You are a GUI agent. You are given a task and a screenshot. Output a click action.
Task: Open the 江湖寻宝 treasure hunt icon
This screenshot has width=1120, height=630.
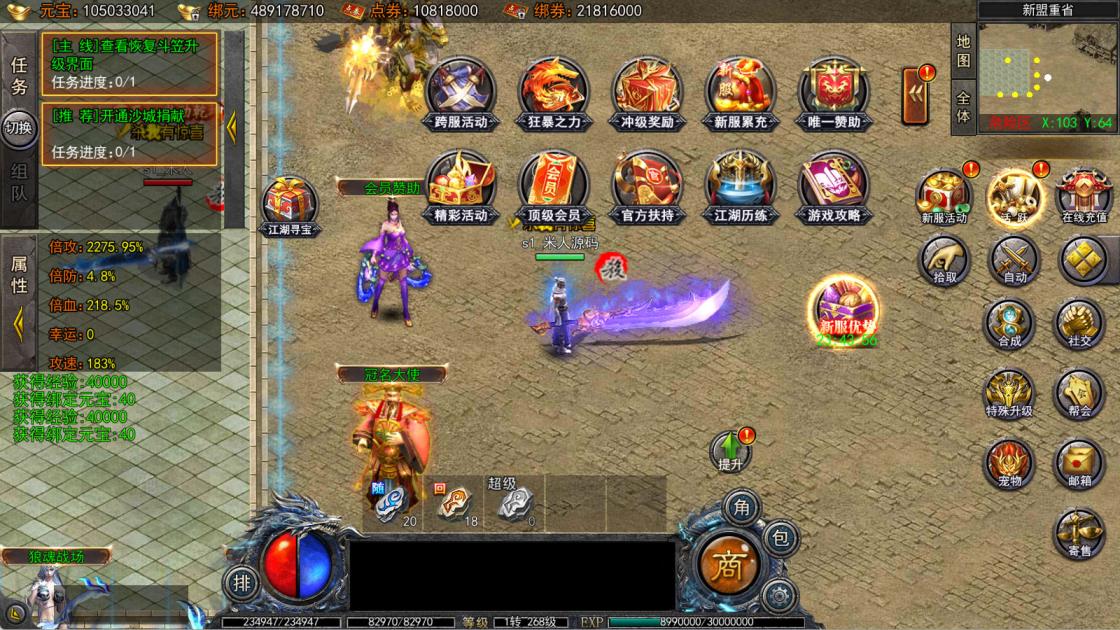click(290, 207)
